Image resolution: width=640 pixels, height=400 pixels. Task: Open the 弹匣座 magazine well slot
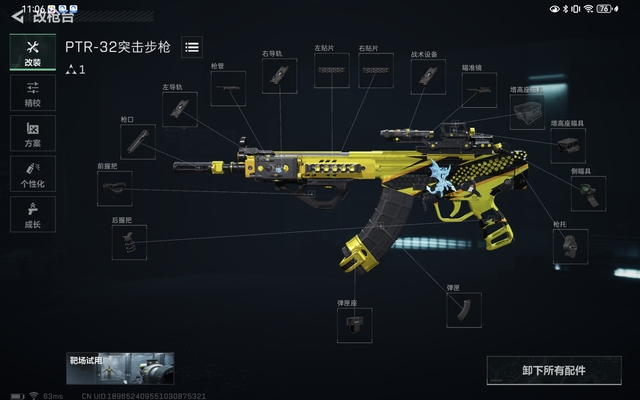tap(354, 325)
